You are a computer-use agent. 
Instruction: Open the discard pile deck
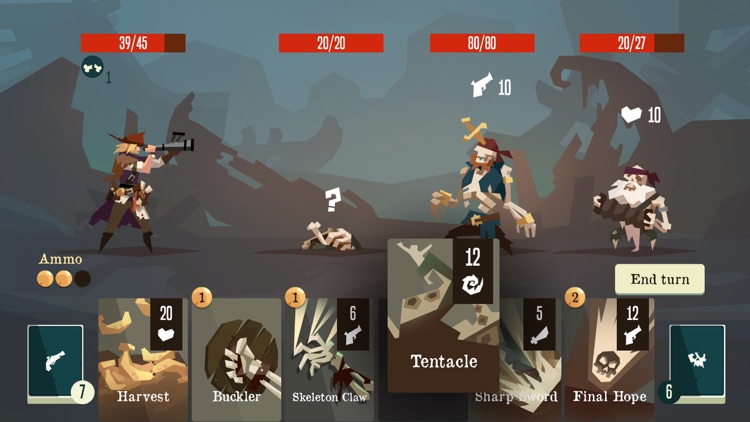coord(697,362)
